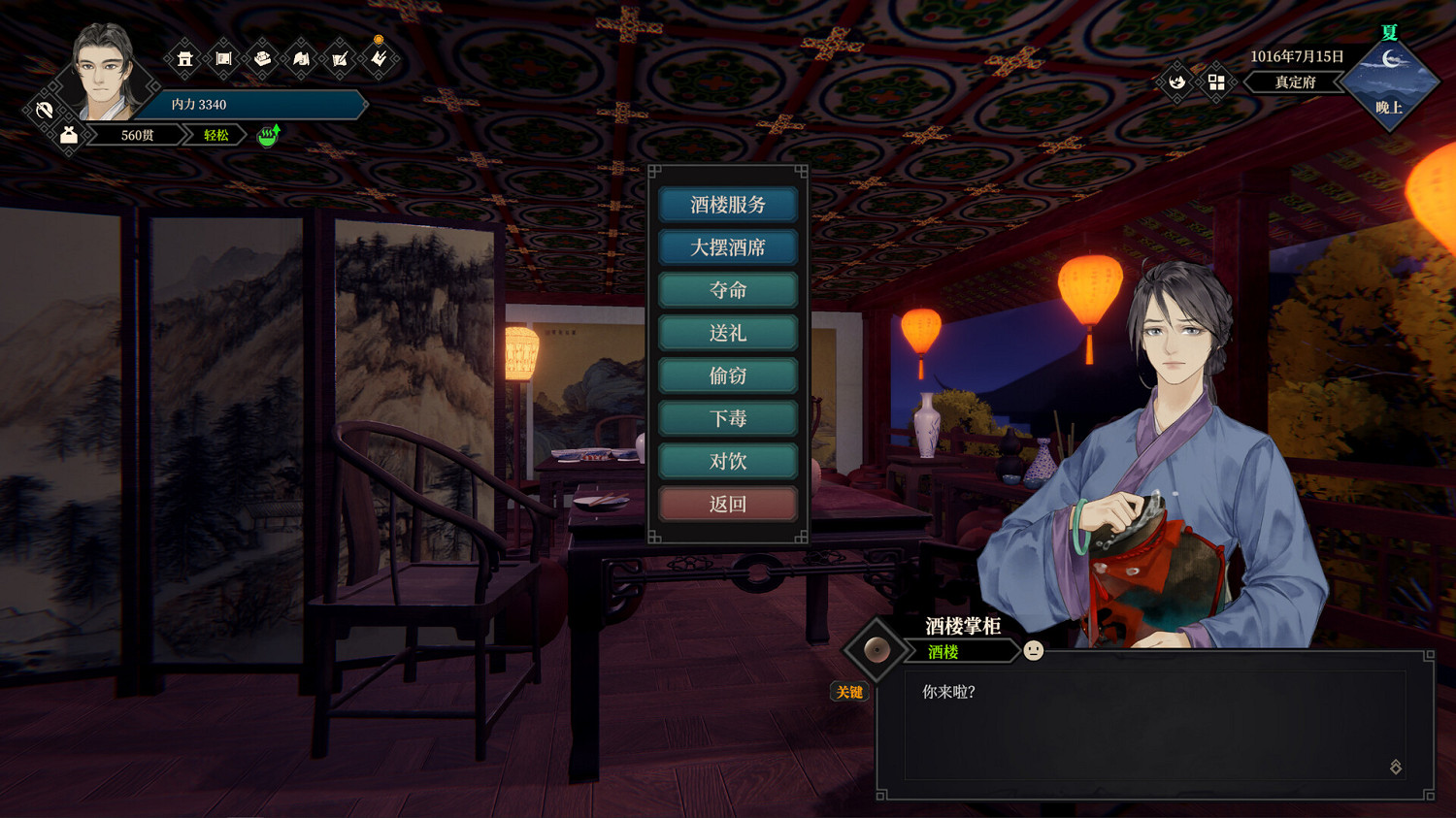Screen dimensions: 1456x818
Task: Select the 偷窃 option
Action: coord(728,376)
